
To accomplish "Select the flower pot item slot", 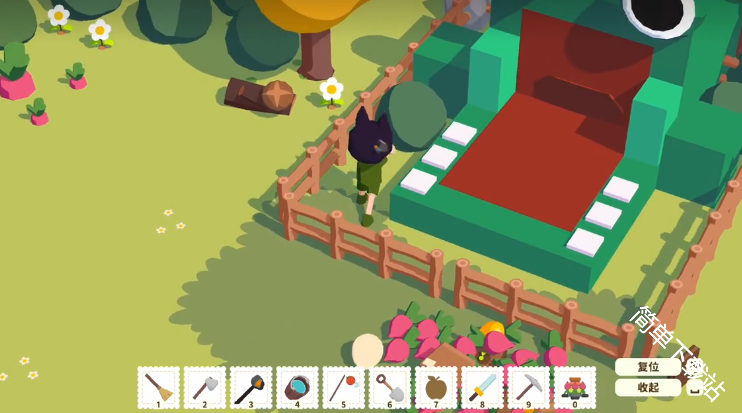I will pyautogui.click(x=574, y=387).
